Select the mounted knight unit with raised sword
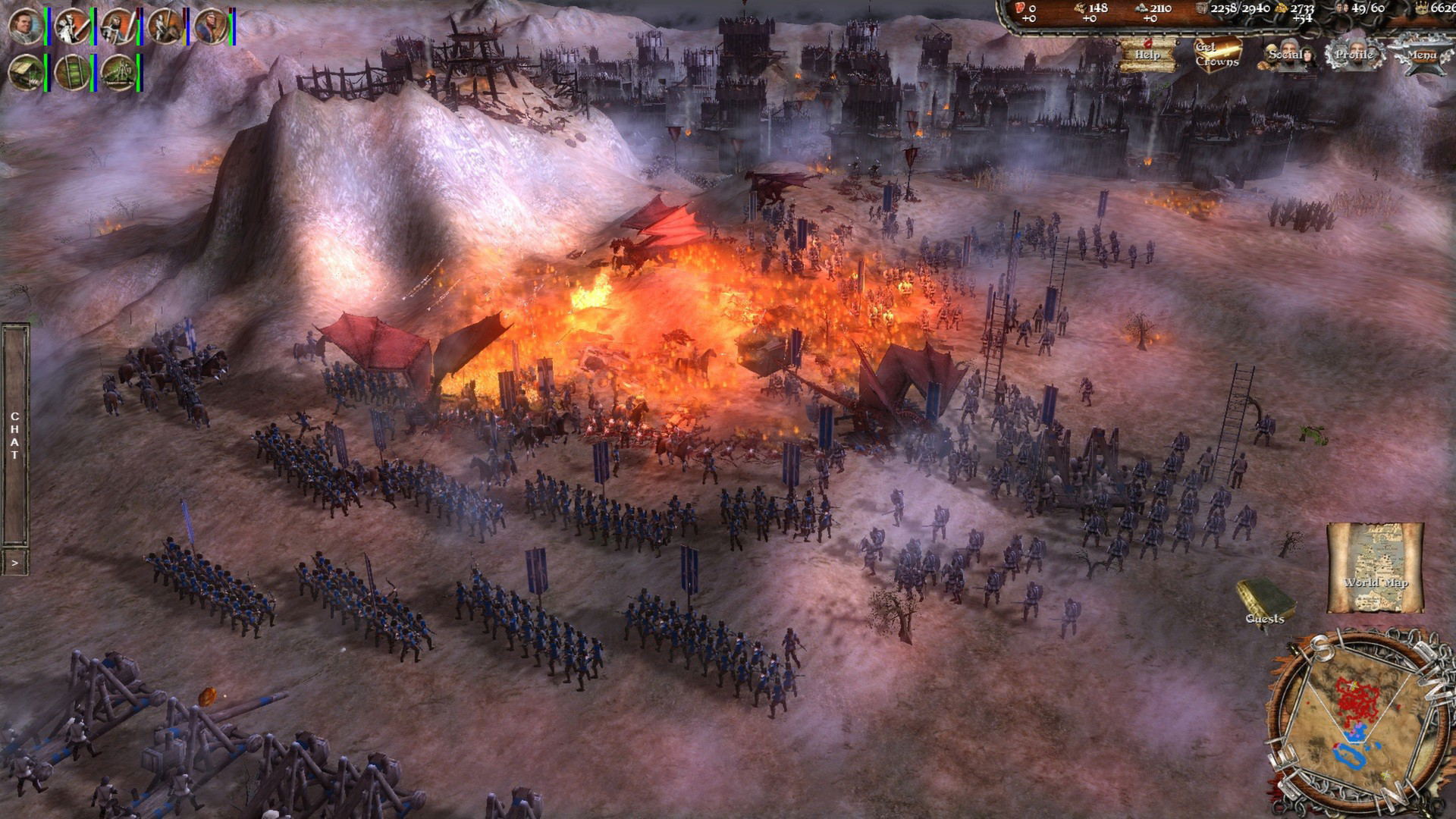This screenshot has width=1456, height=819. tap(73, 26)
